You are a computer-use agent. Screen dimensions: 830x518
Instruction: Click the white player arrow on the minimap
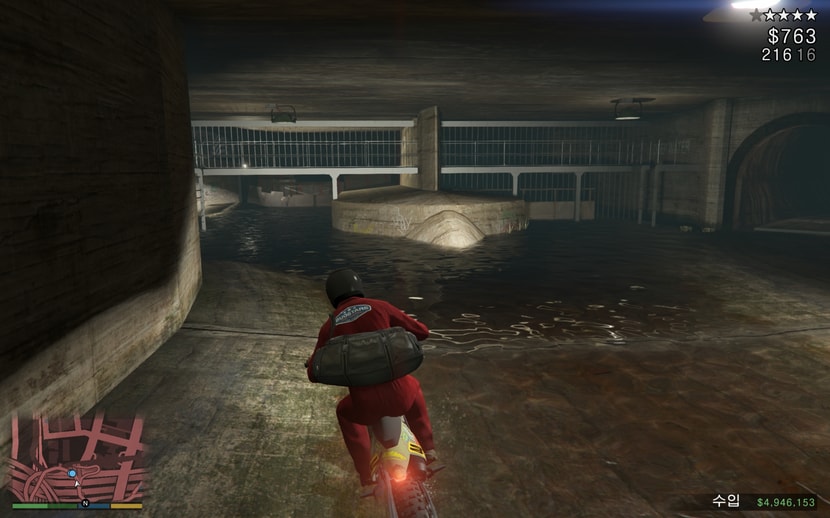pyautogui.click(x=77, y=483)
